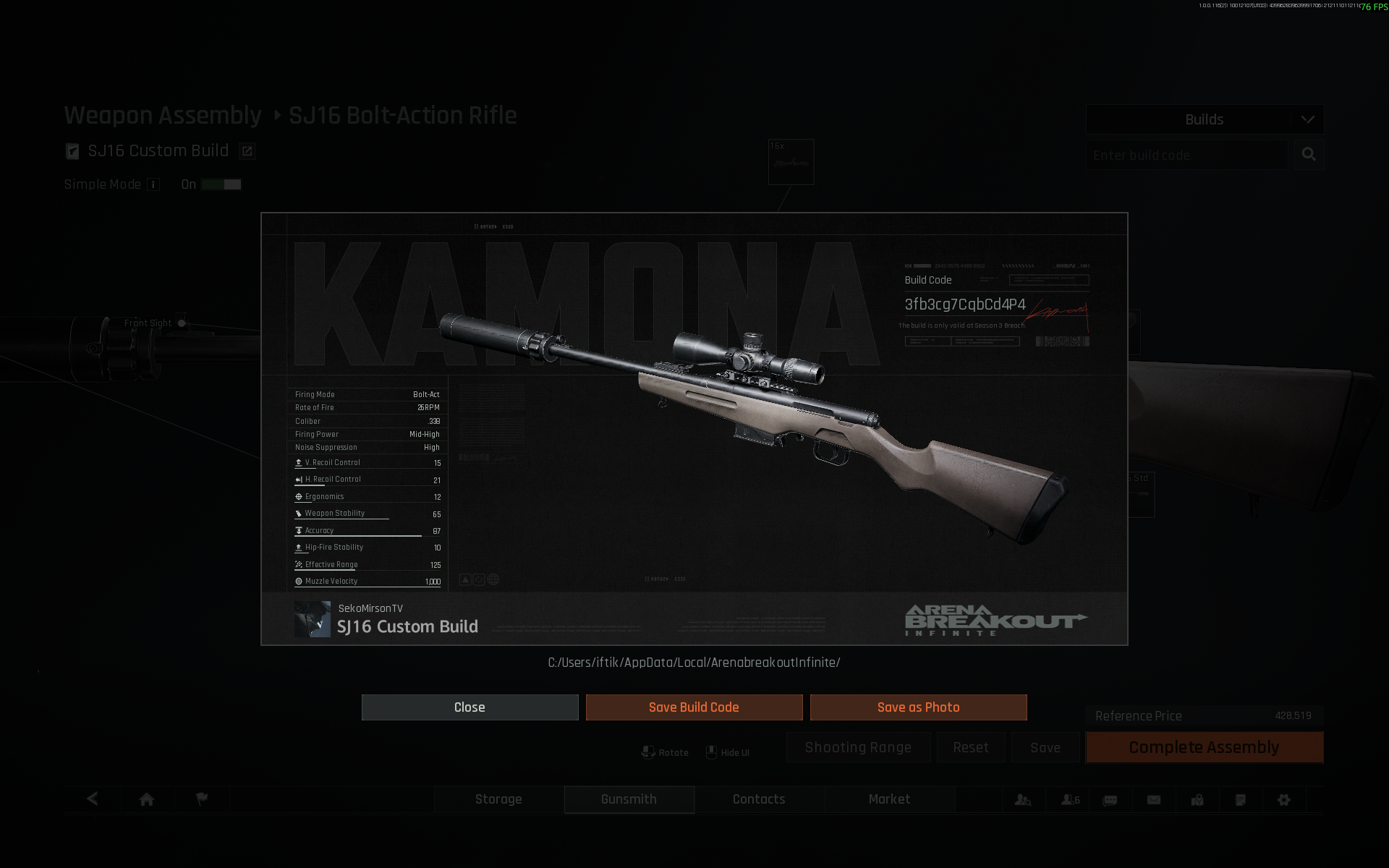Search the entered build code
Screen dimensions: 1389x868
1309,155
